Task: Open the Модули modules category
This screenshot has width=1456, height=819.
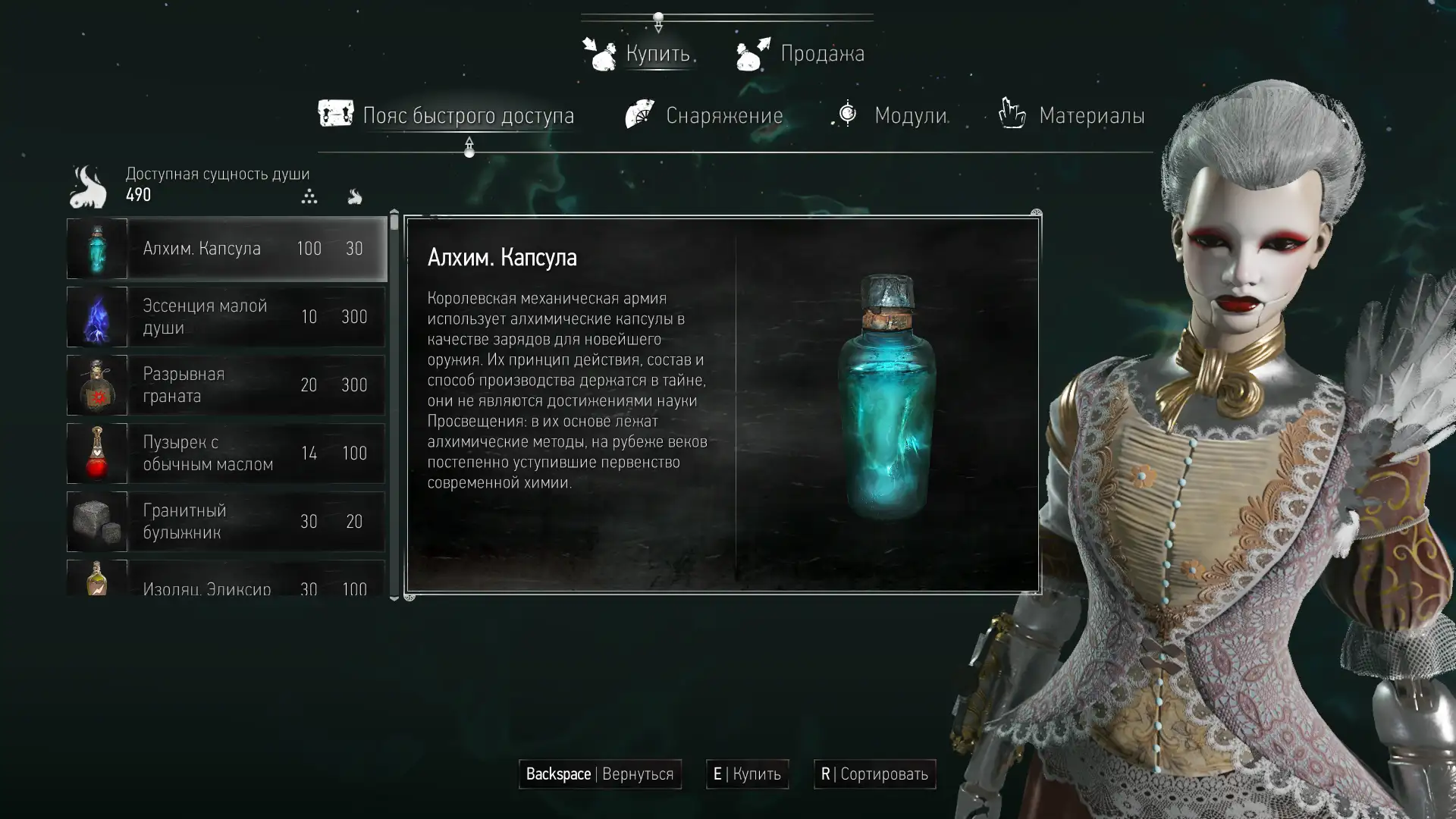Action: [x=890, y=115]
